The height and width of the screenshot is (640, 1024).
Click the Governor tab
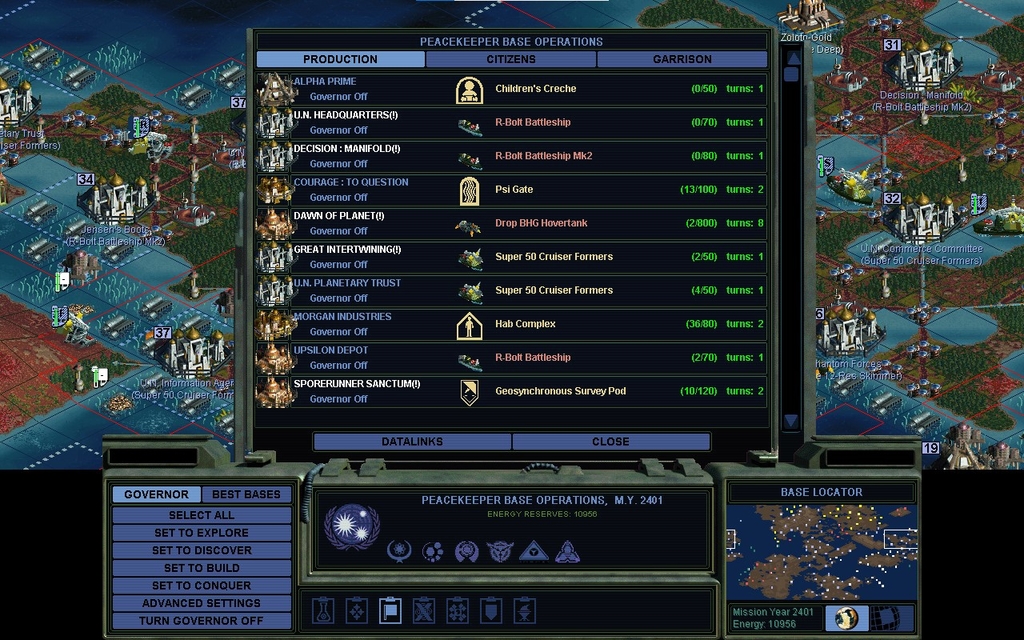point(156,494)
